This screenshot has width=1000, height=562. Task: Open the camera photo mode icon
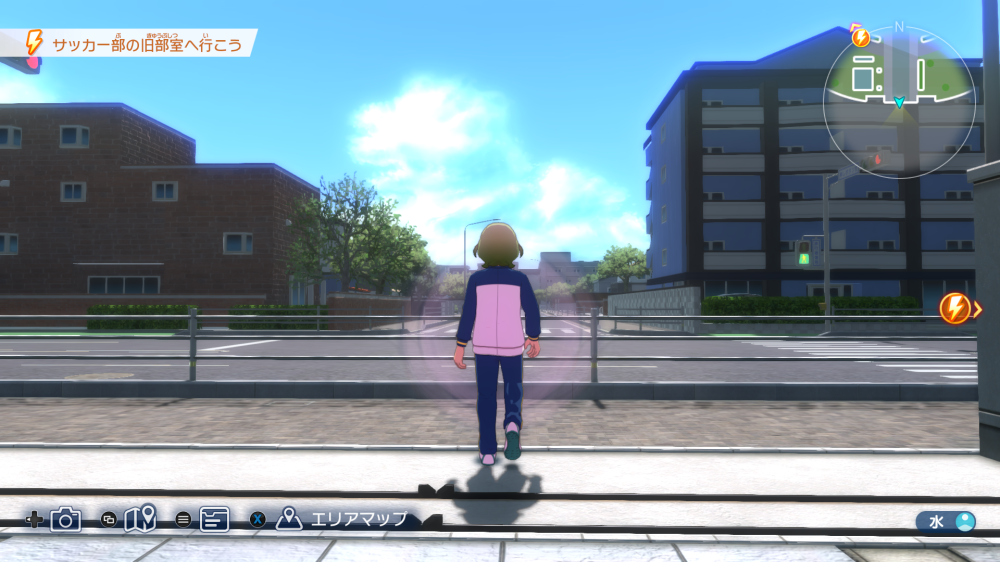pyautogui.click(x=66, y=519)
